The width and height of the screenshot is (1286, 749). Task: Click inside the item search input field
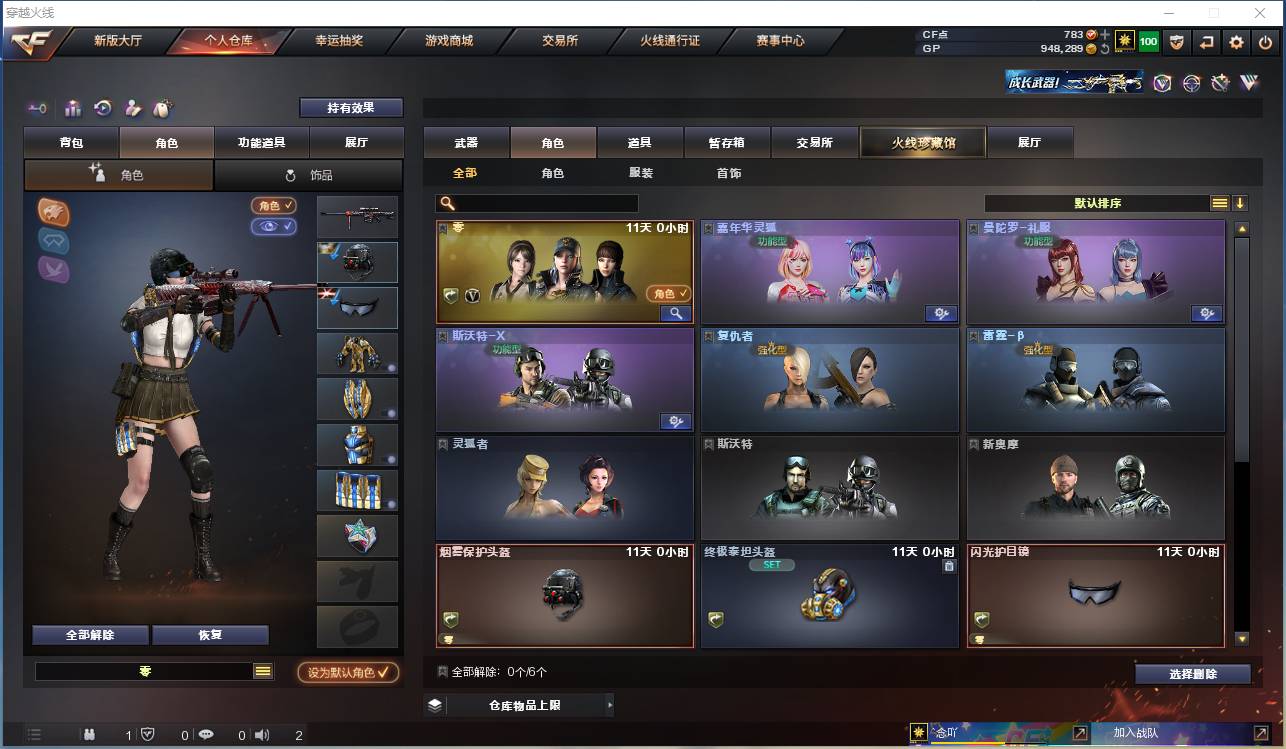pyautogui.click(x=540, y=202)
